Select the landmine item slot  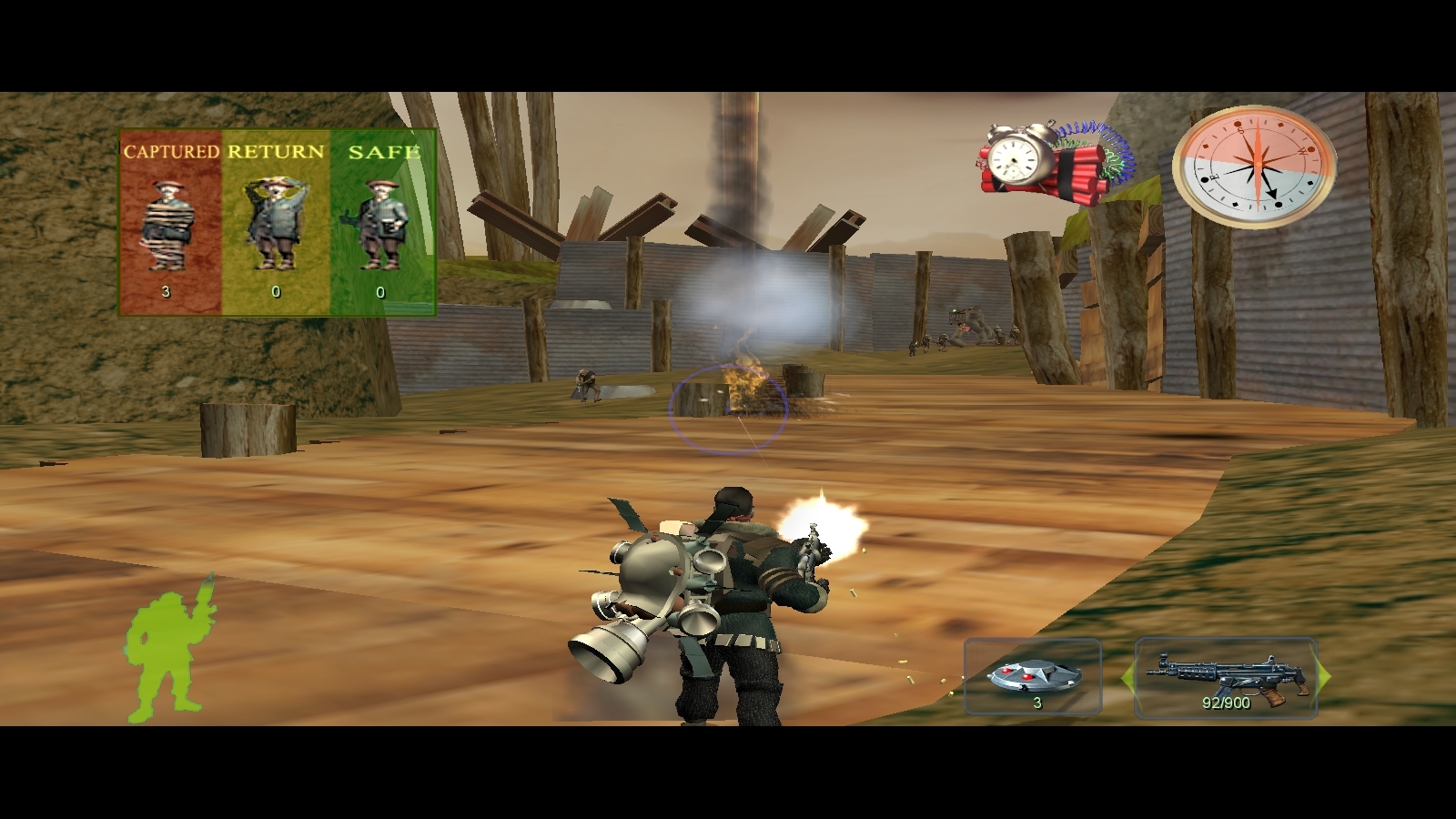(1034, 678)
